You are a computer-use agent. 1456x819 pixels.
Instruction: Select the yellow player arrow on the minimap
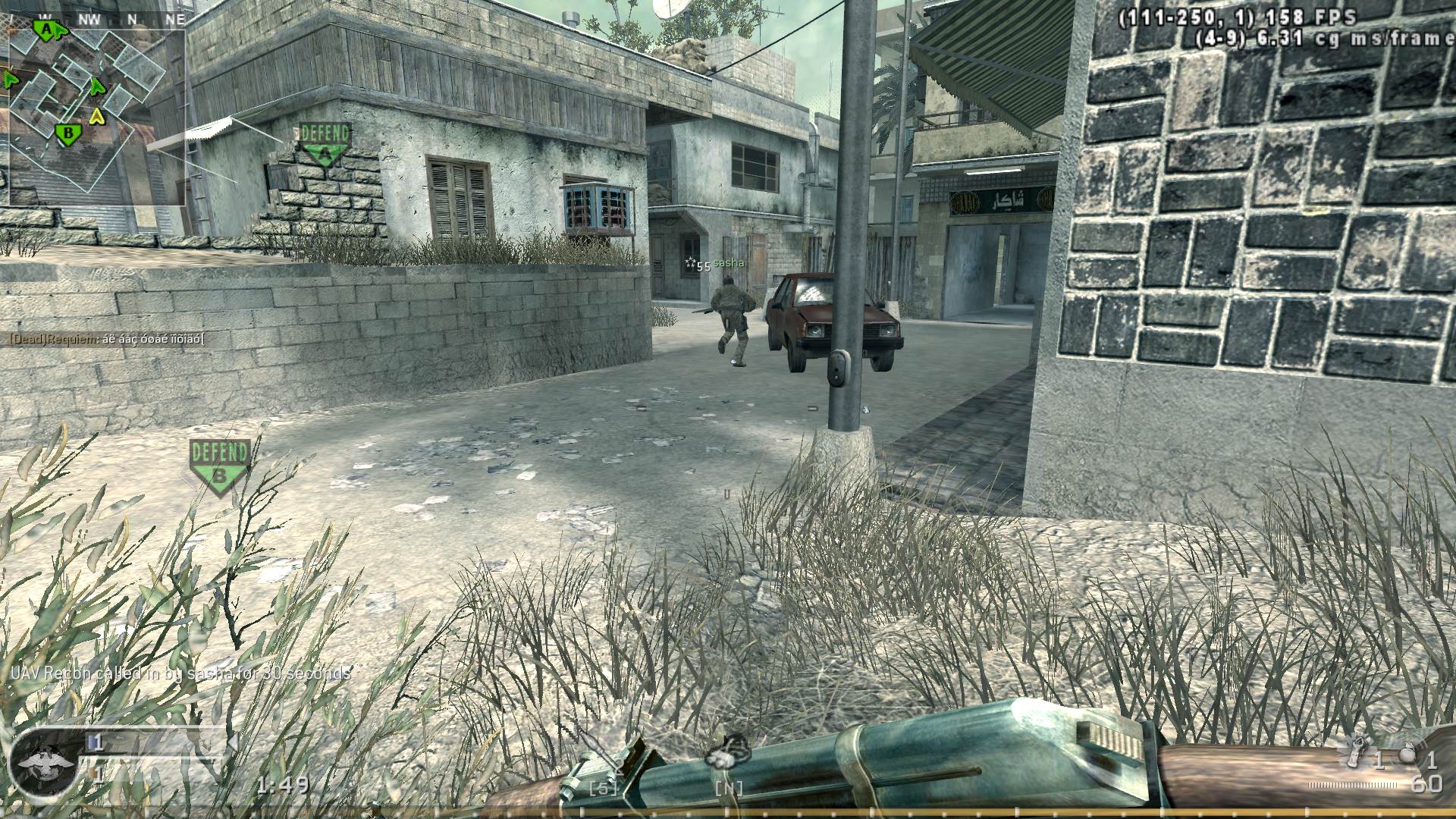[x=97, y=116]
